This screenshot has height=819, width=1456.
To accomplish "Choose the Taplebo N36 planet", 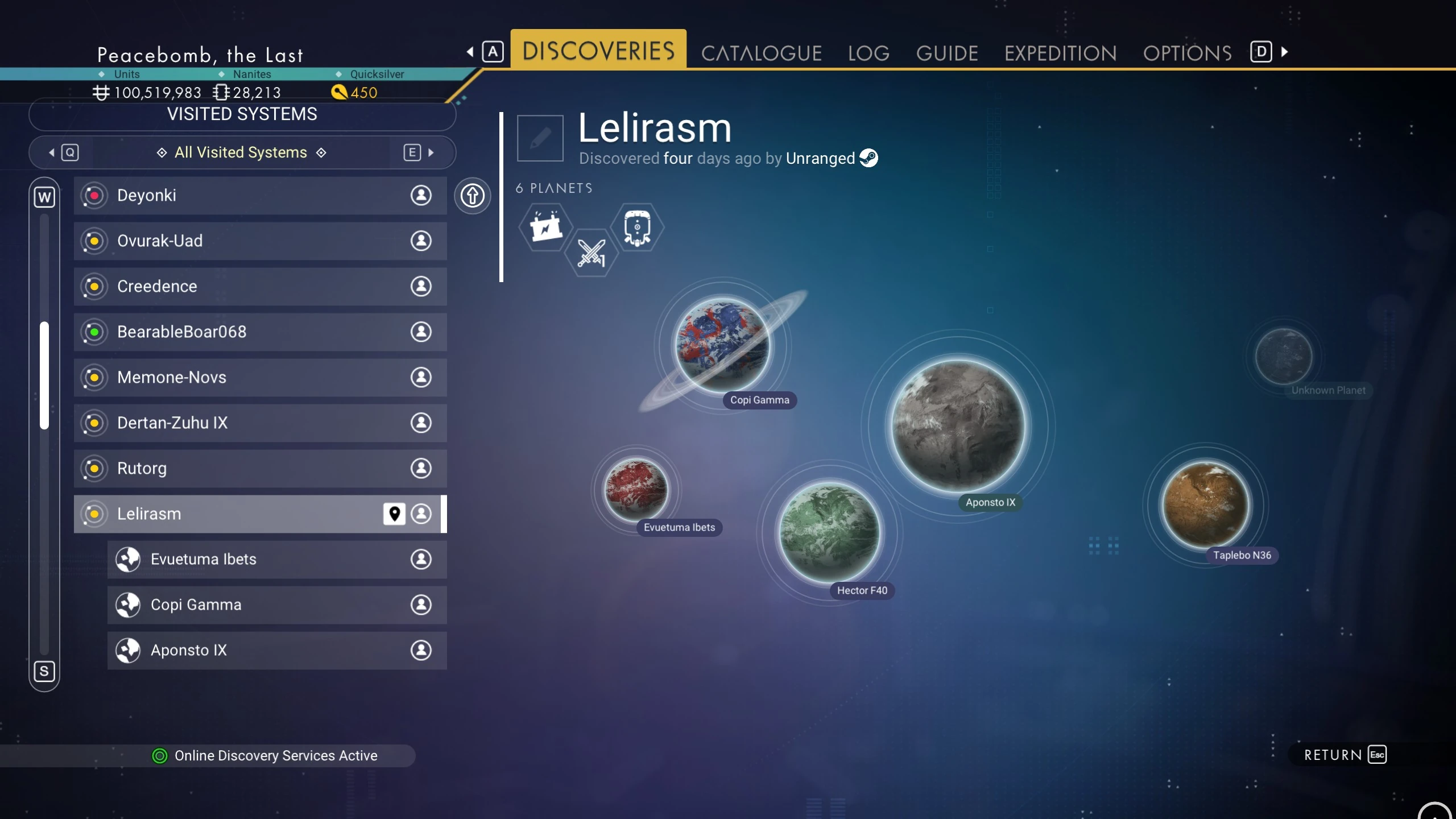I will [1205, 504].
